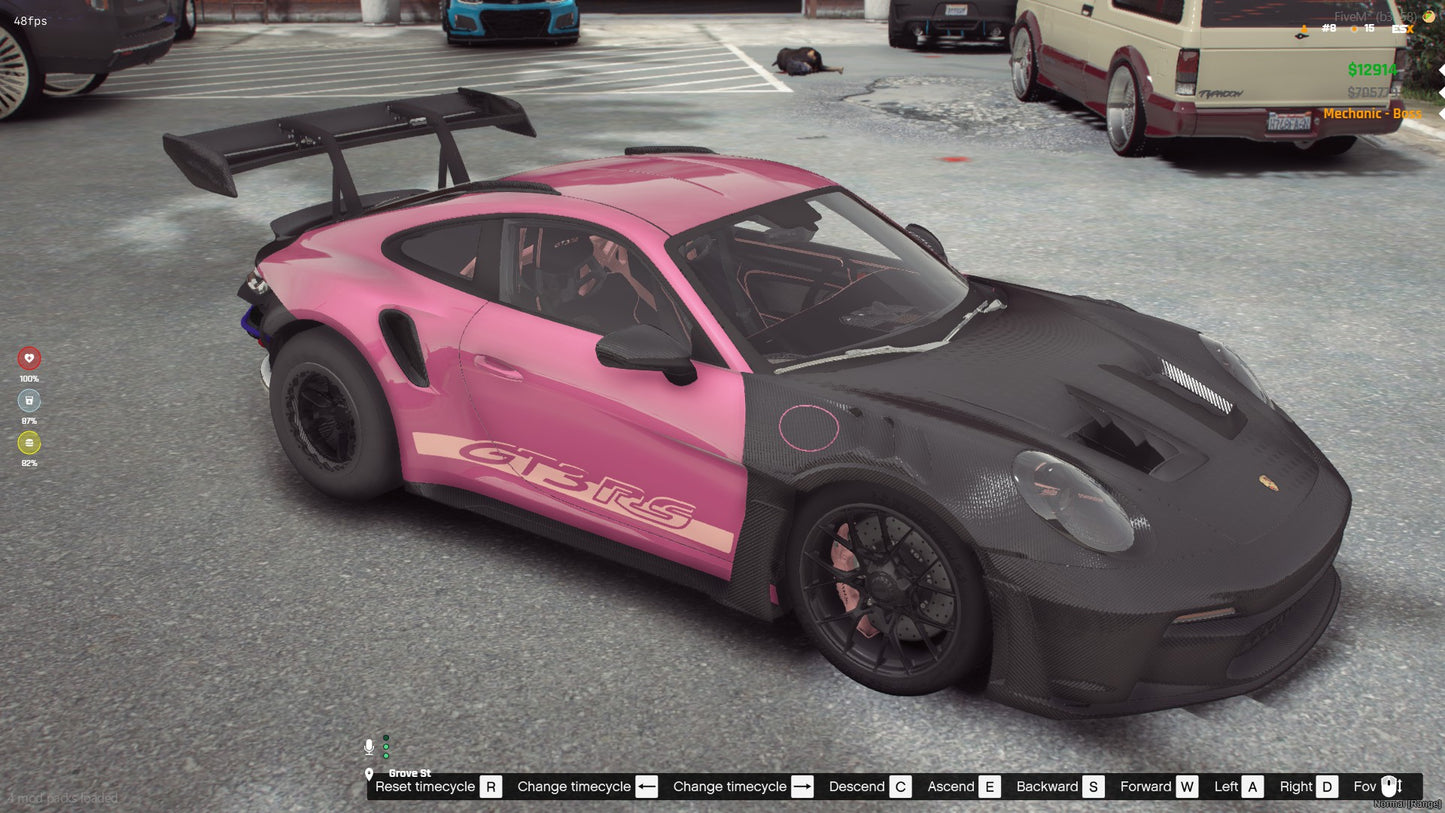Toggle the green voice activity dots
Image resolution: width=1445 pixels, height=813 pixels.
[x=385, y=748]
